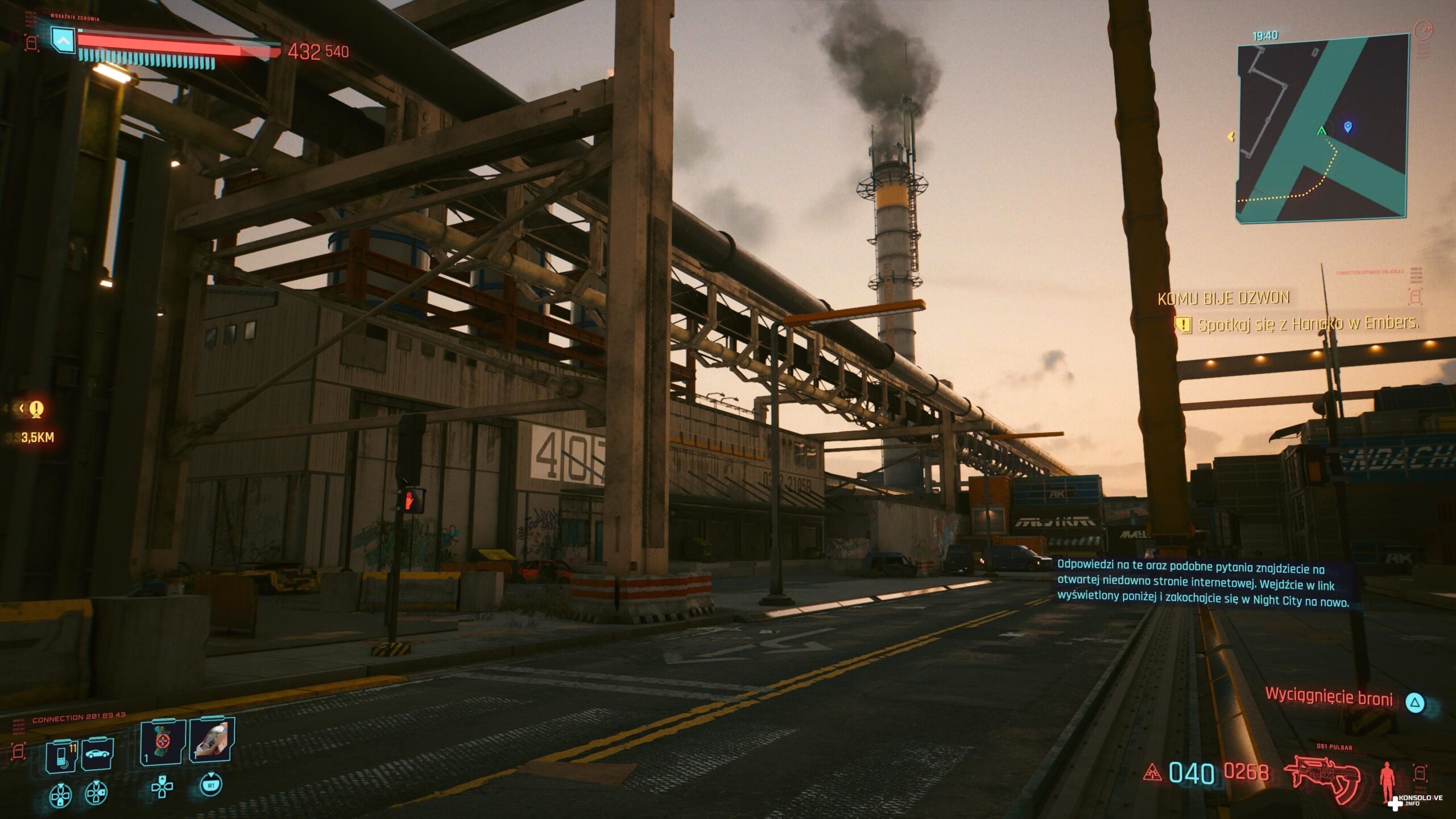This screenshot has width=1456, height=819.
Task: Select the blue waypoint marker on minimap
Action: (x=1347, y=126)
